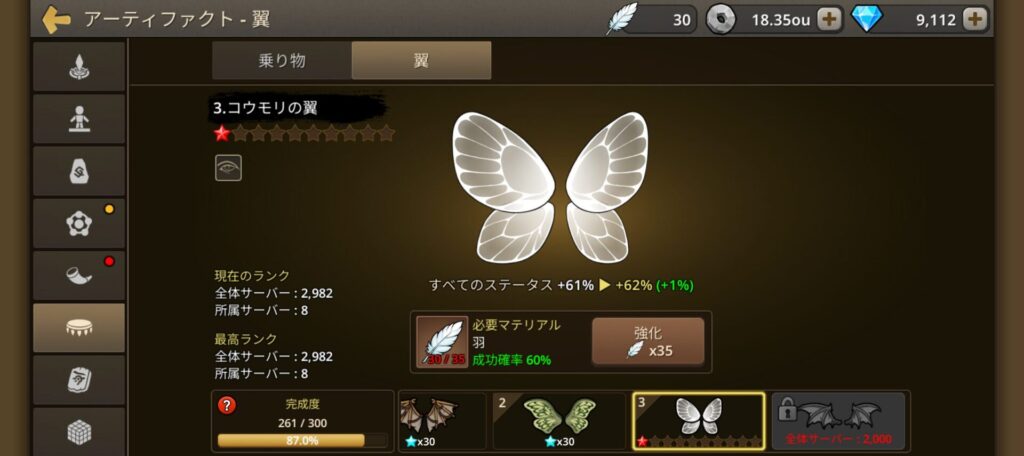
Task: Open the flower emblem category in sidebar
Action: 79,224
